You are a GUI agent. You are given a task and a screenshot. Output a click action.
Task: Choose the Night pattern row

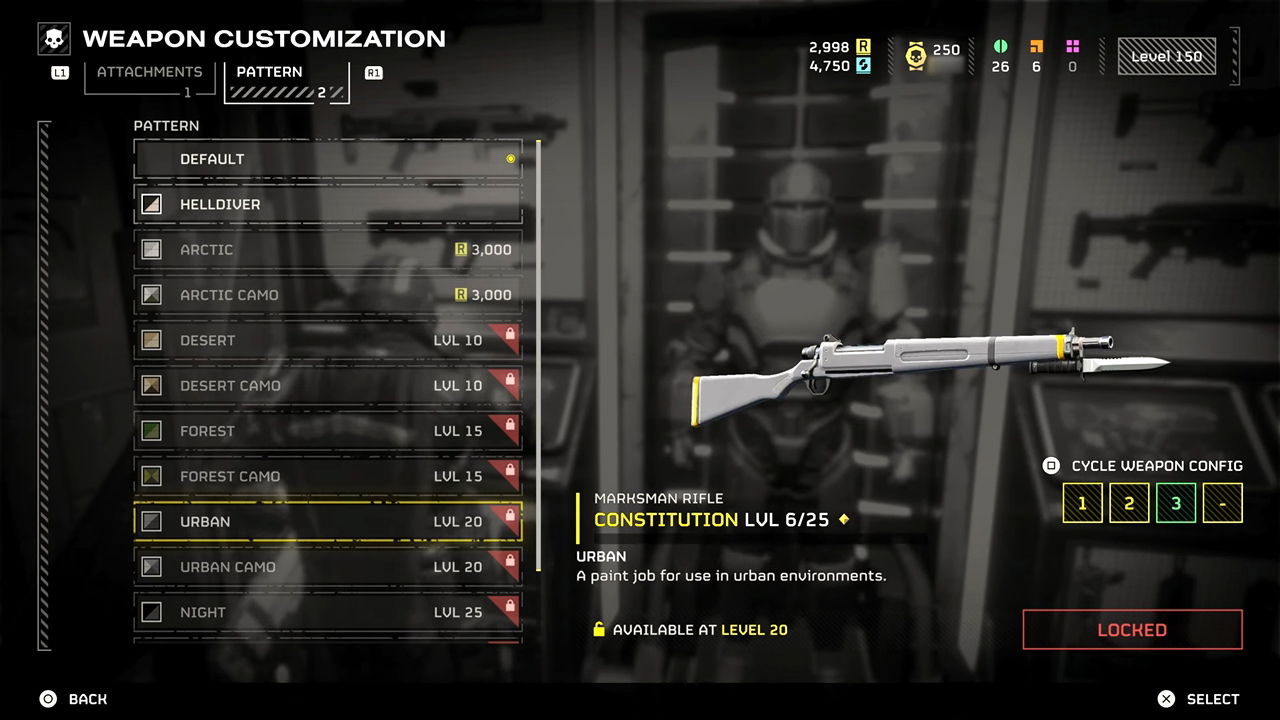pyautogui.click(x=328, y=612)
